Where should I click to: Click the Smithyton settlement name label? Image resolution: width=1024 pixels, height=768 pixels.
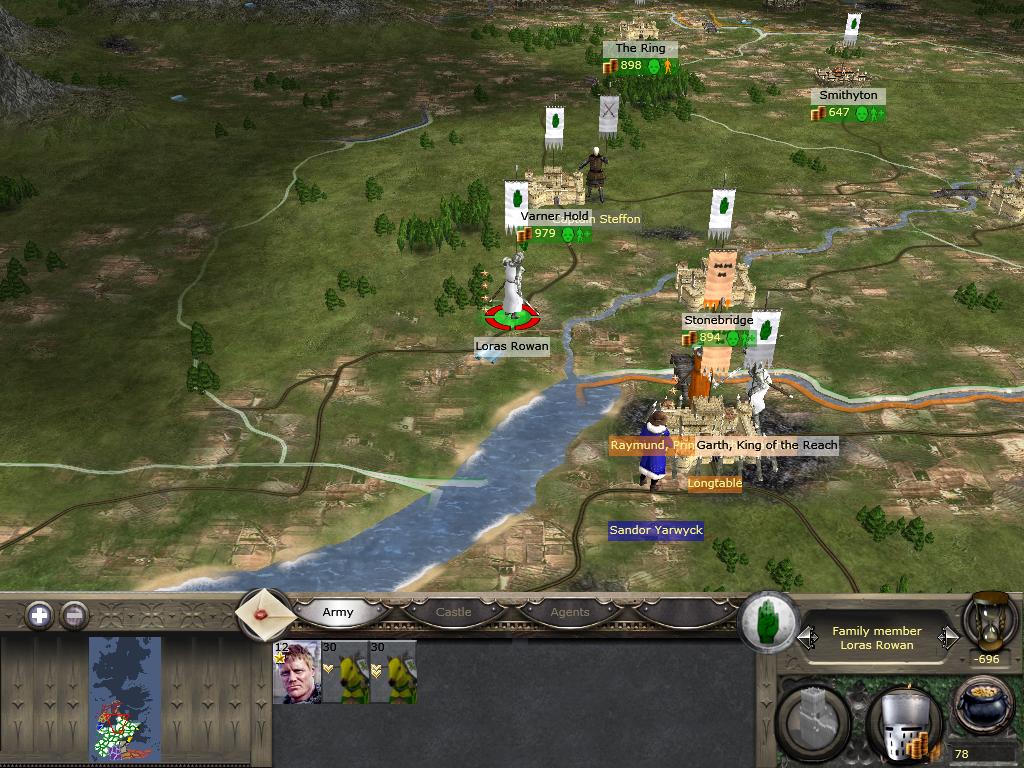(x=848, y=95)
